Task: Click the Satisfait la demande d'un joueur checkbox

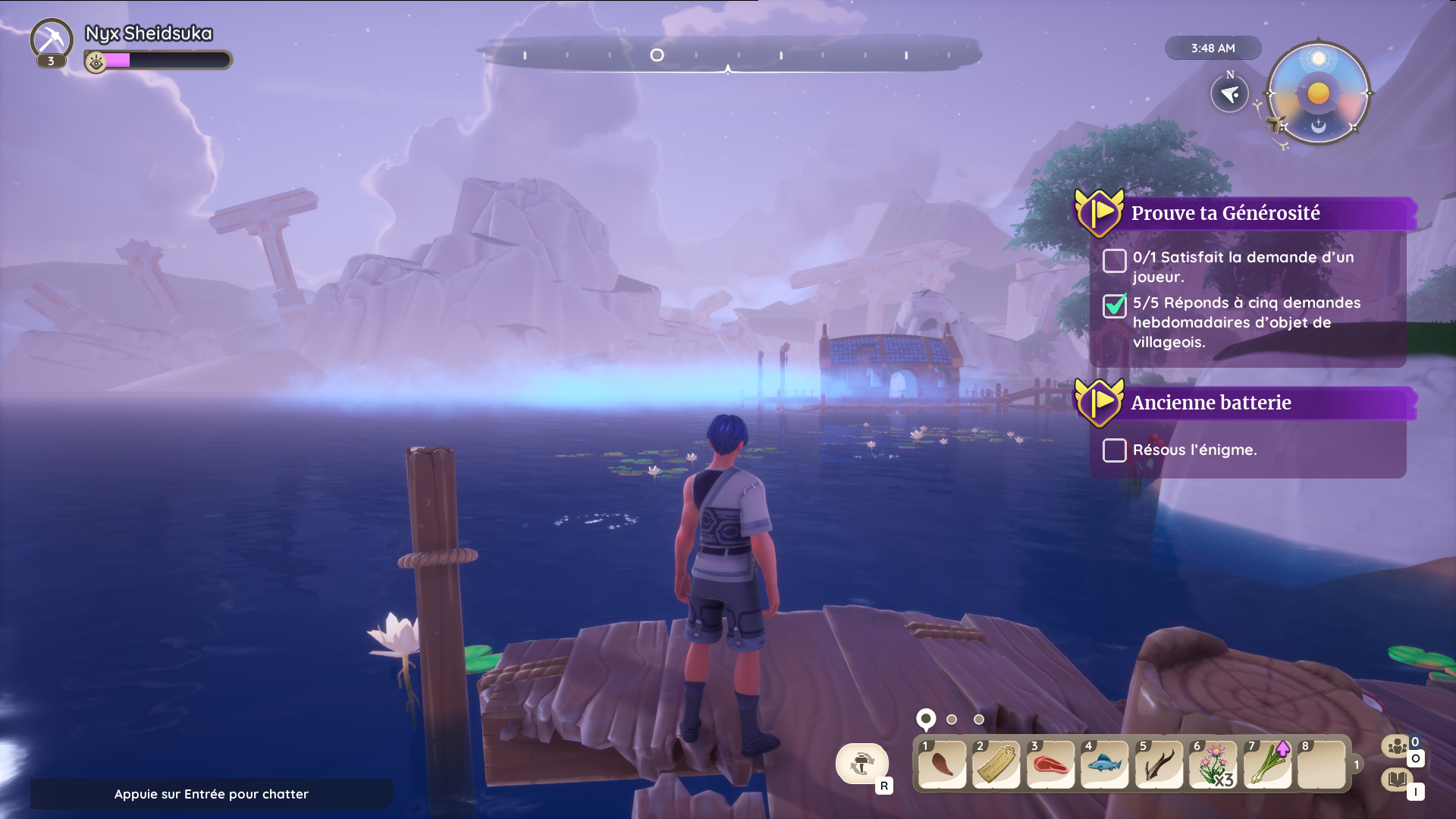Action: [x=1114, y=260]
